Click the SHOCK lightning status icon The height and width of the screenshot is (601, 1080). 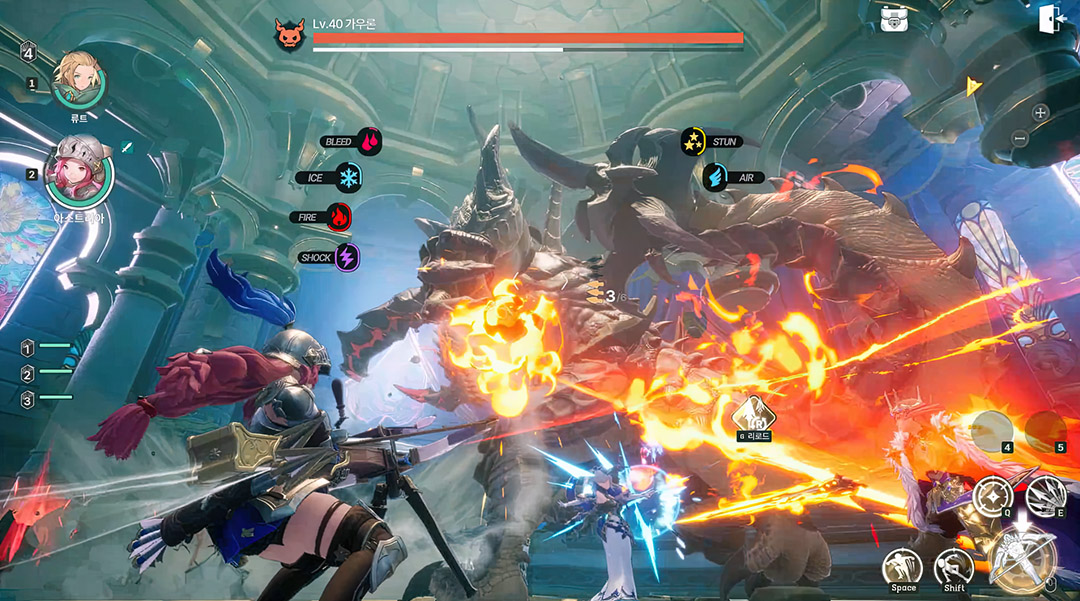point(346,257)
